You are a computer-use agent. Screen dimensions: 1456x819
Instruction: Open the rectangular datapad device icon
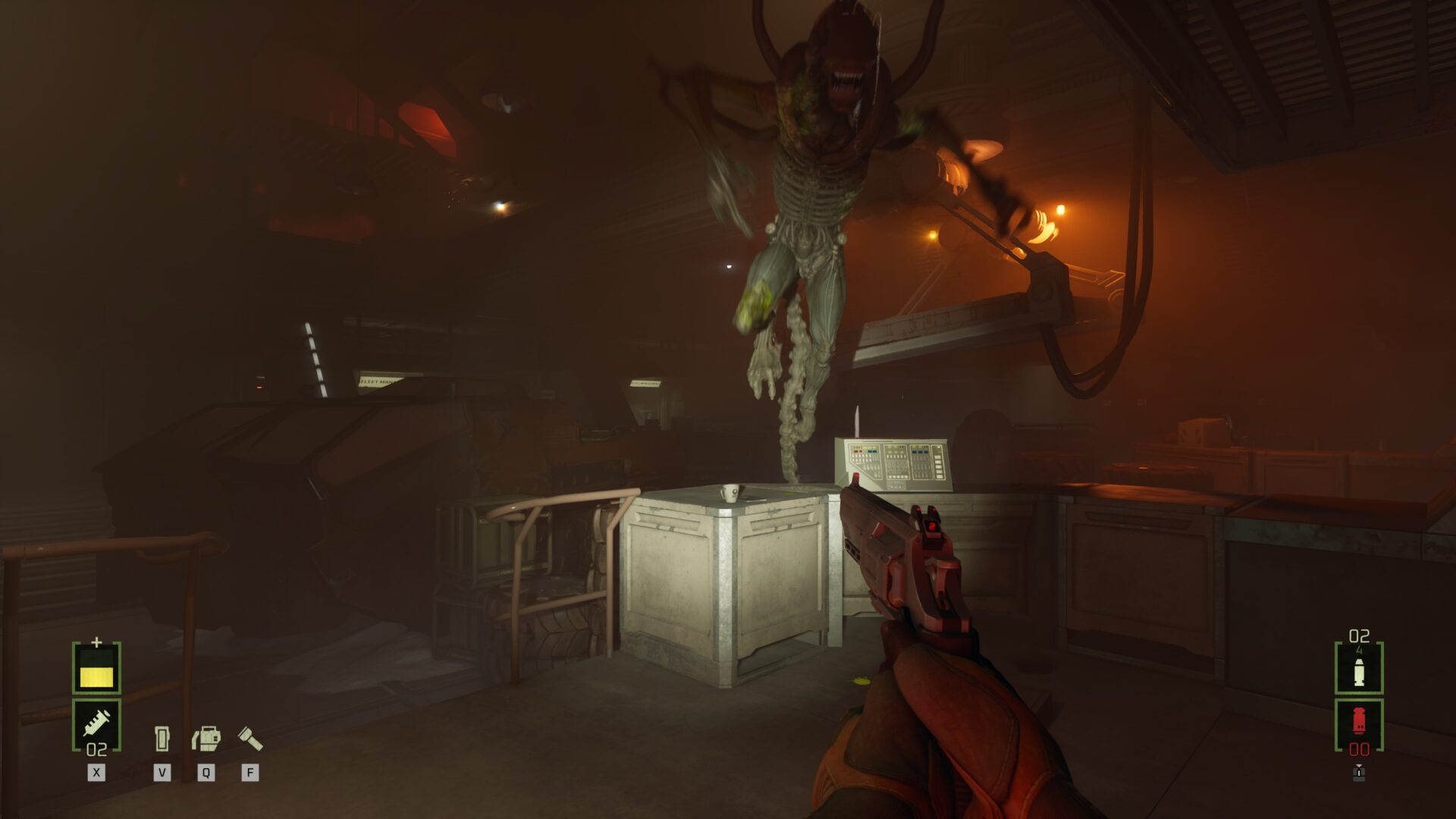coord(162,738)
